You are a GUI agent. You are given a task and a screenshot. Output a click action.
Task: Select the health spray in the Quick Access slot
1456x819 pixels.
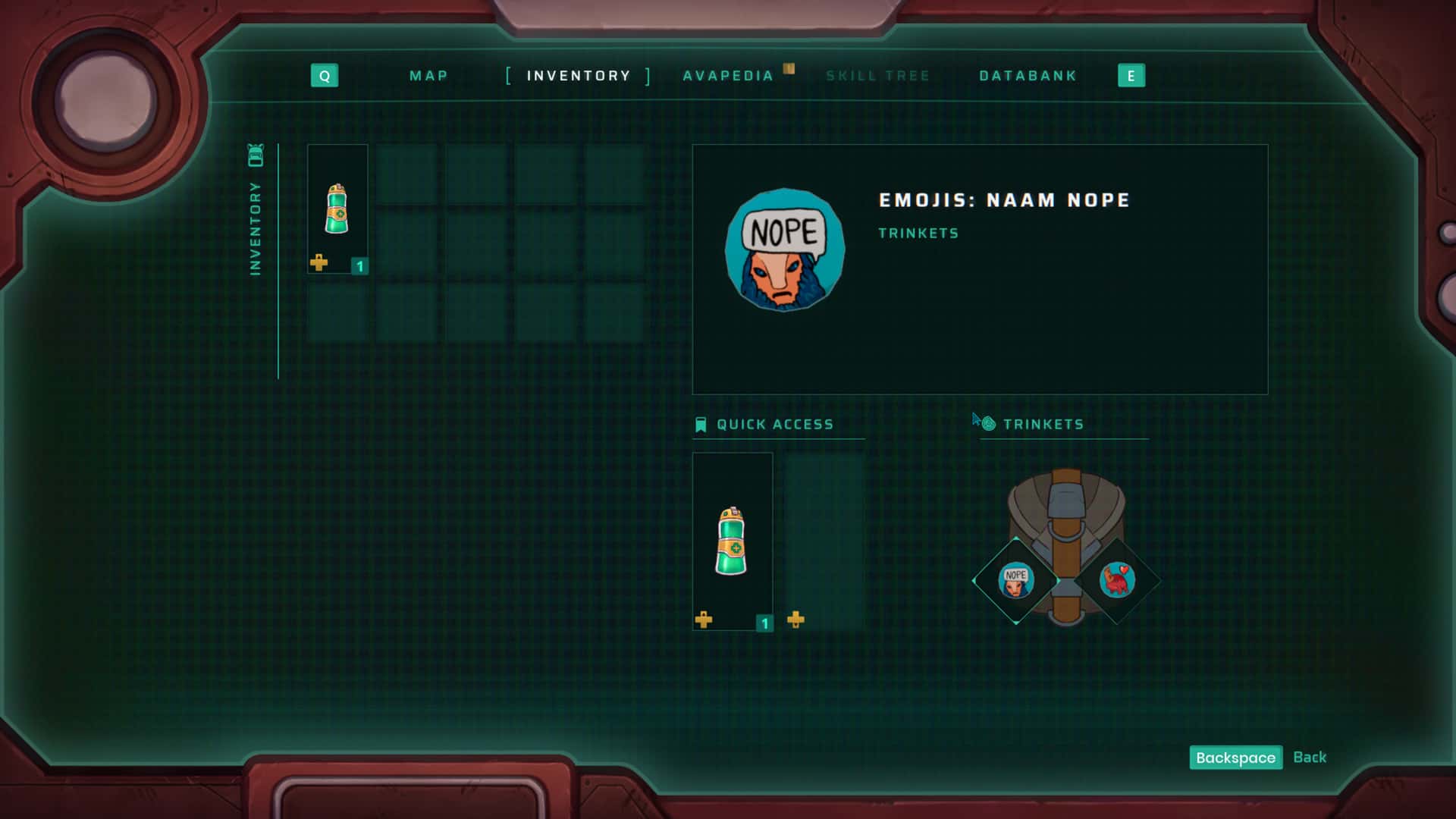732,538
